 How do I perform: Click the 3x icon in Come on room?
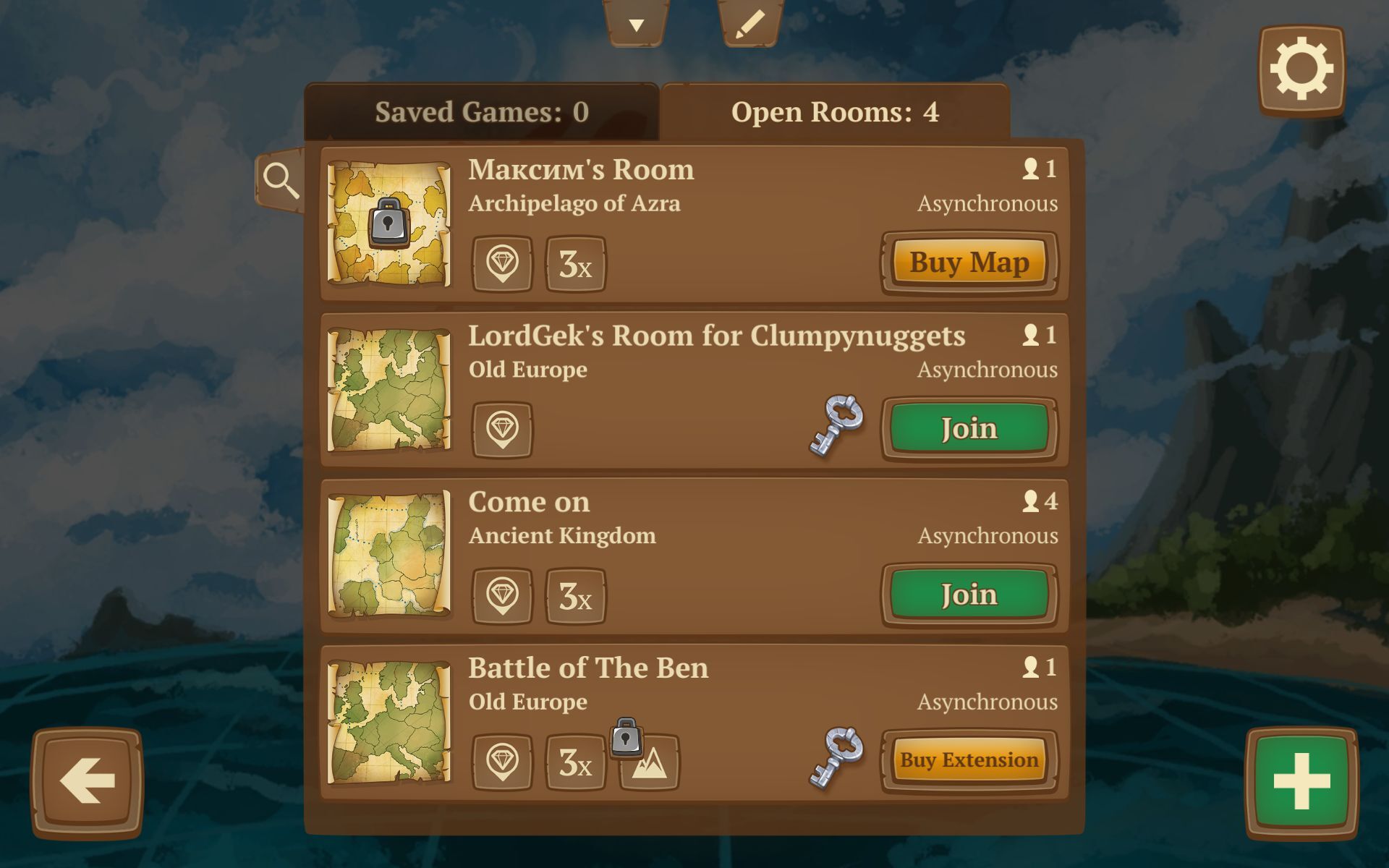(x=575, y=596)
